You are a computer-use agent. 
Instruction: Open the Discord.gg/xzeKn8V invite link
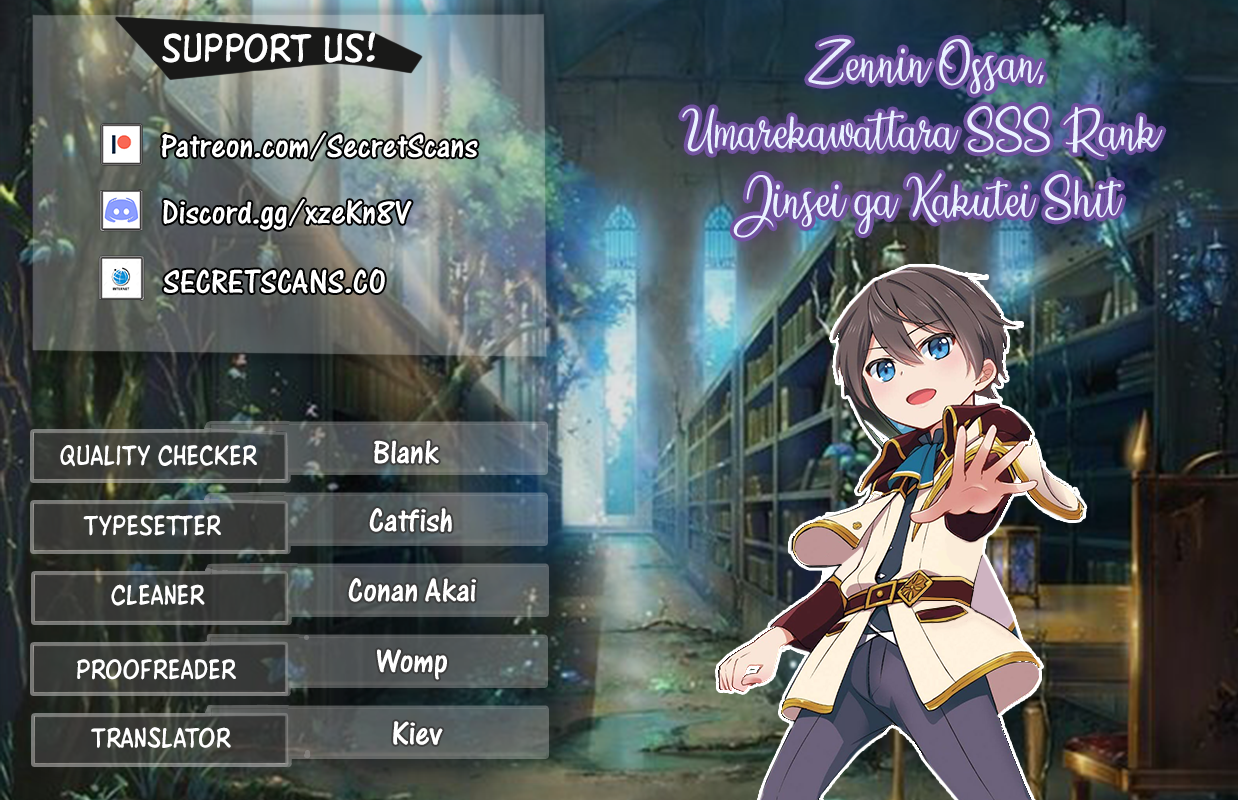[x=287, y=212]
